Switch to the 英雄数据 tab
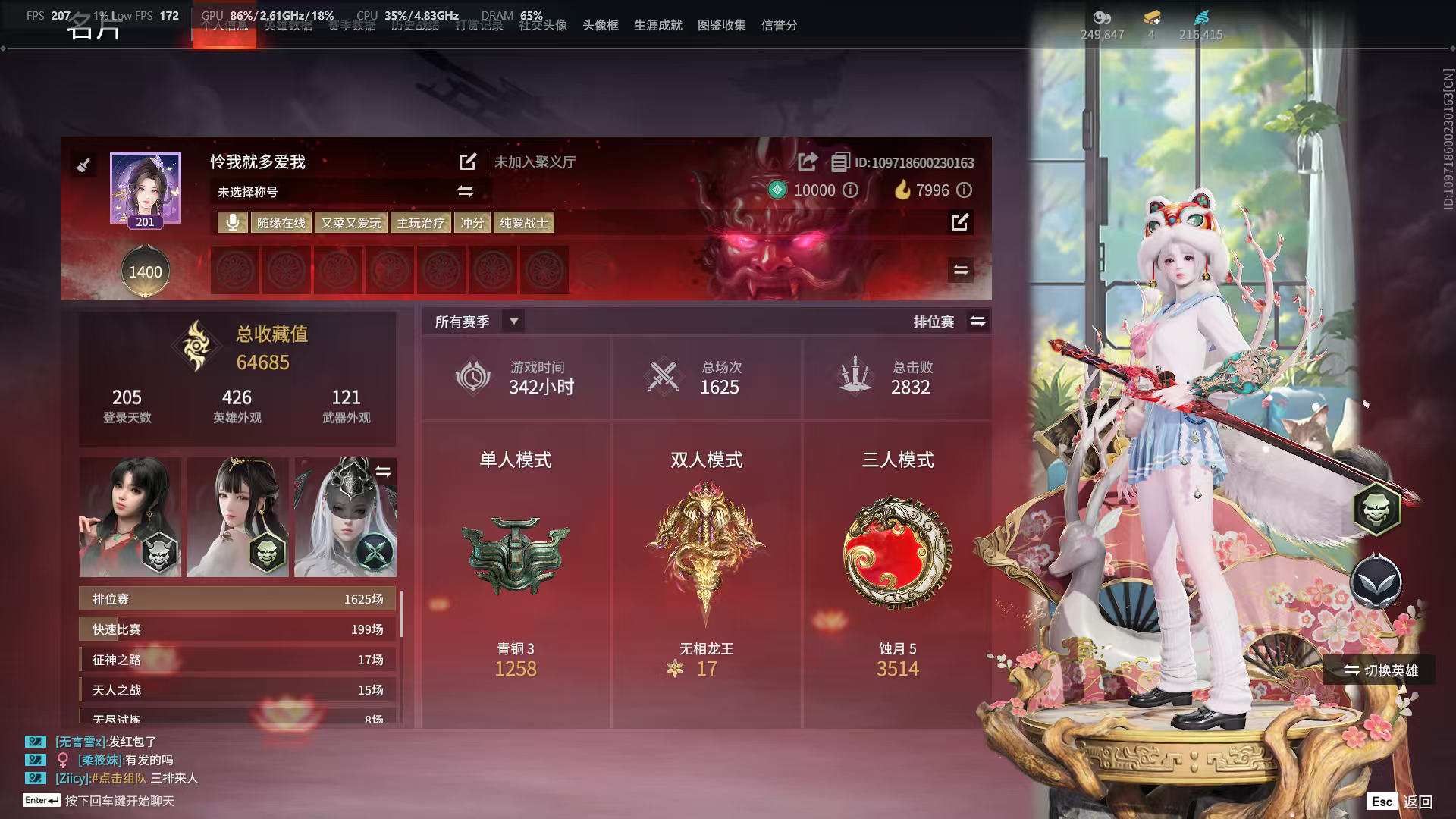 coord(287,25)
